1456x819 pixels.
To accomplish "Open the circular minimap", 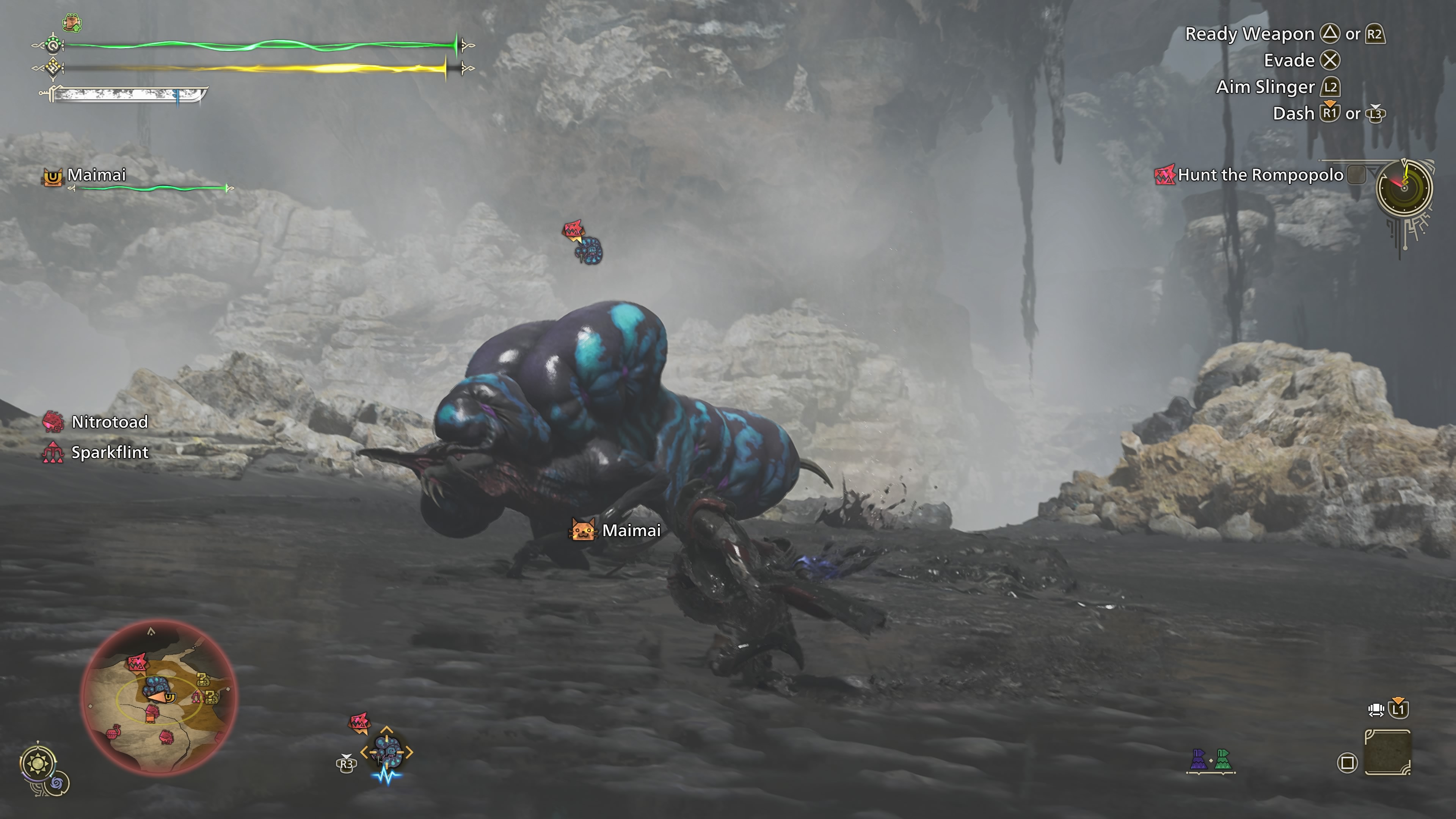I will 159,698.
